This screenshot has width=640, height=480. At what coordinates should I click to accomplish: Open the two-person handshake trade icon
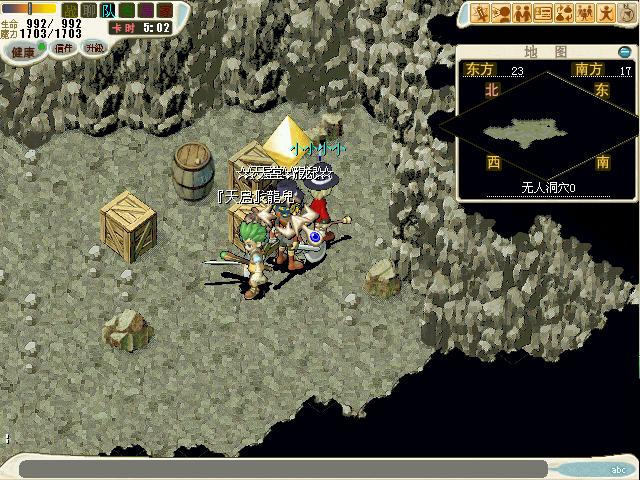[x=521, y=13]
